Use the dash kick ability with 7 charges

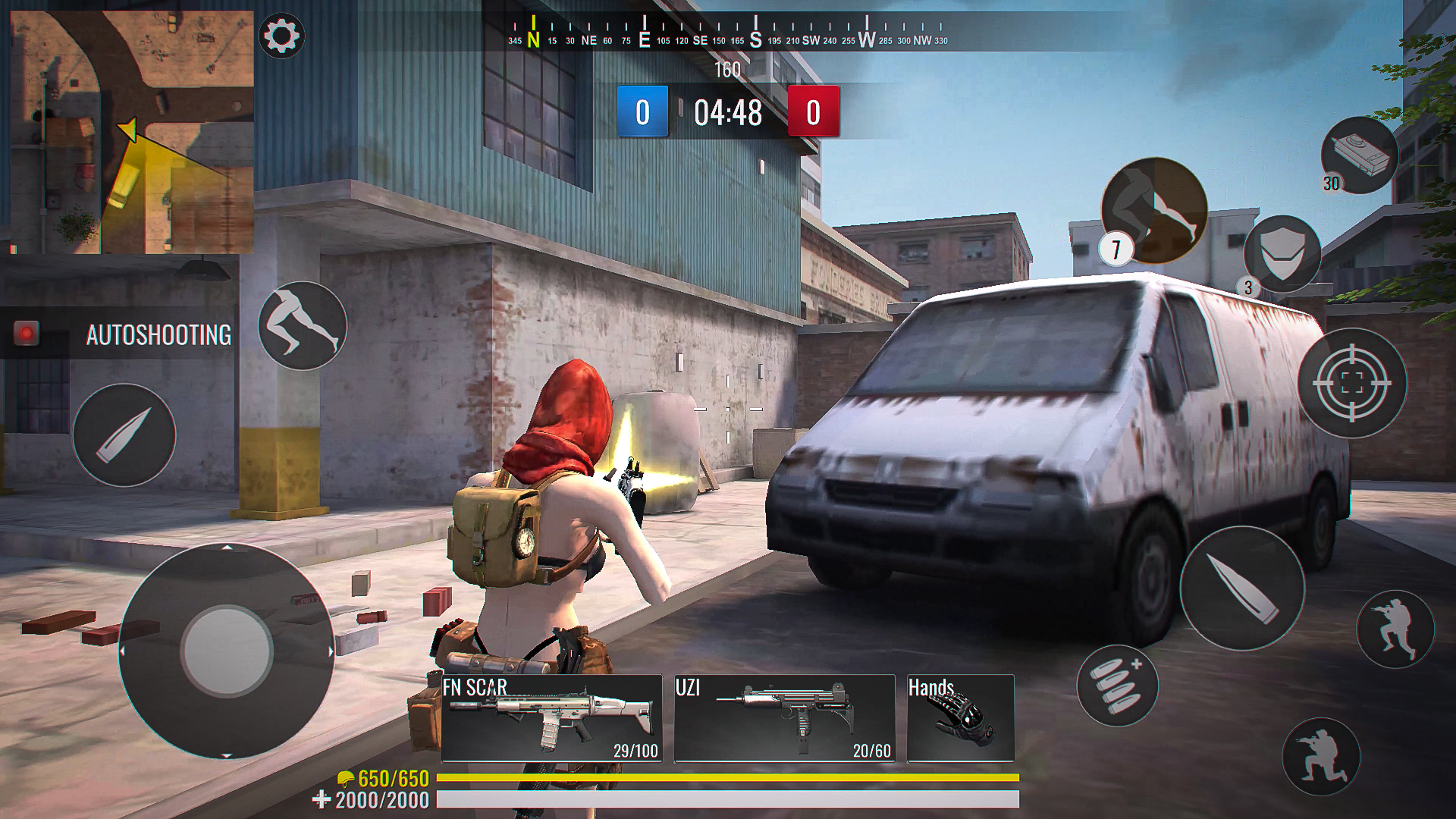point(1154,210)
